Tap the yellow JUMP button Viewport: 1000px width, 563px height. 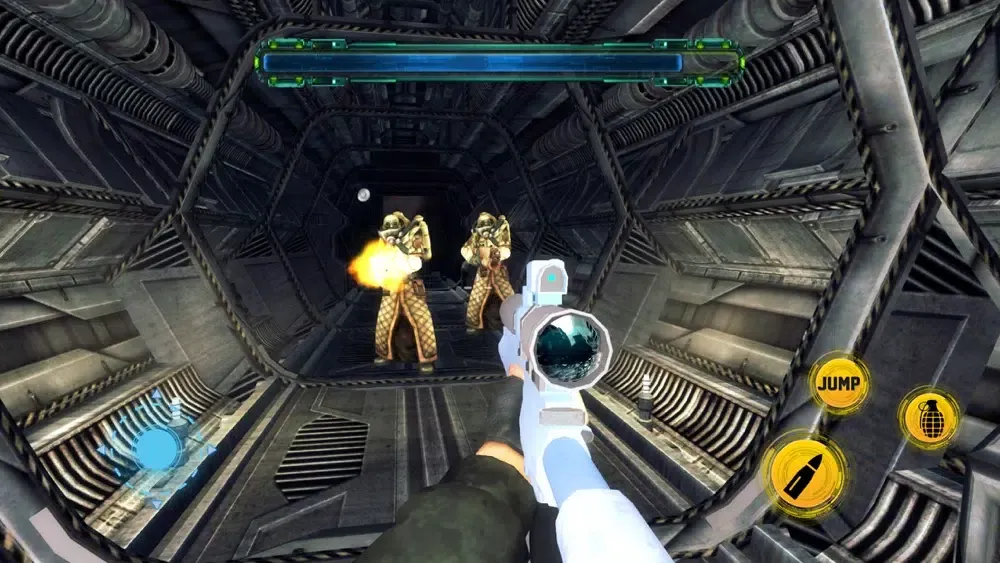(x=839, y=384)
